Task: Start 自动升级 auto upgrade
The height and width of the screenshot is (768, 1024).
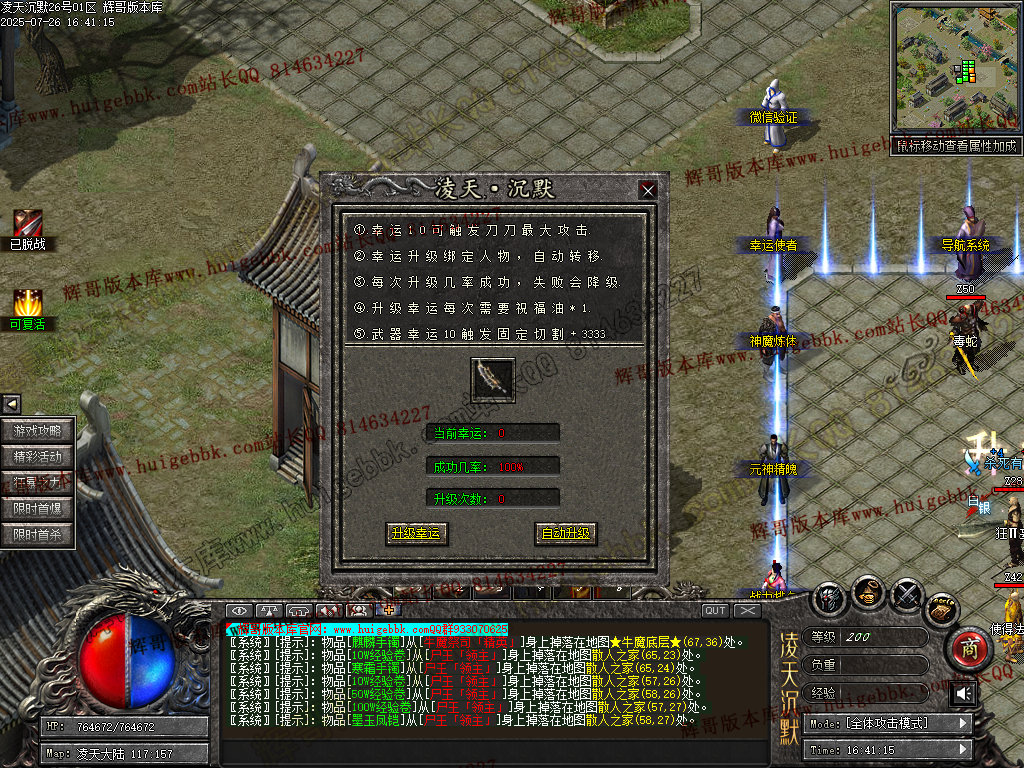Action: [565, 533]
